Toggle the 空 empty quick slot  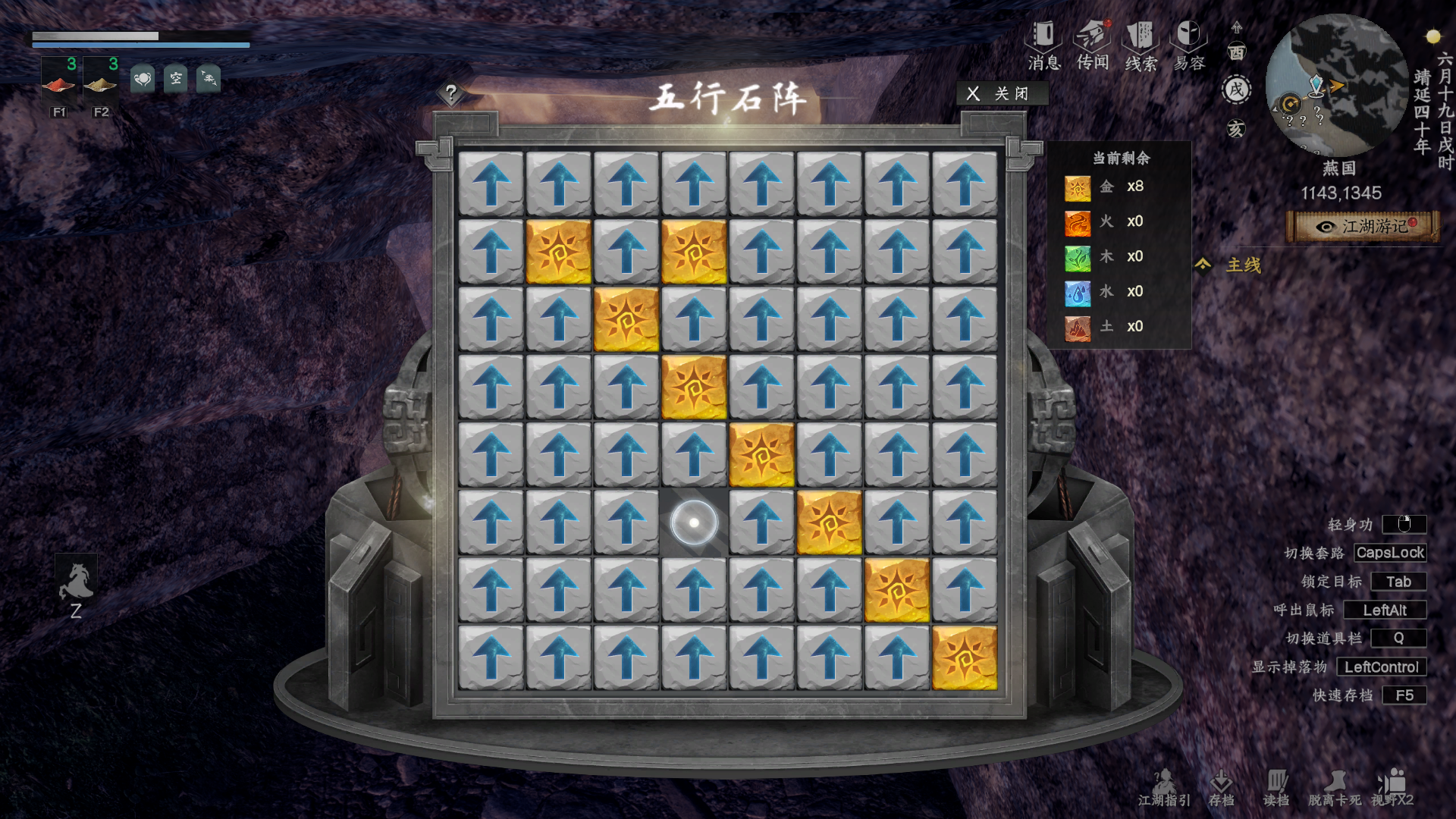pyautogui.click(x=176, y=80)
